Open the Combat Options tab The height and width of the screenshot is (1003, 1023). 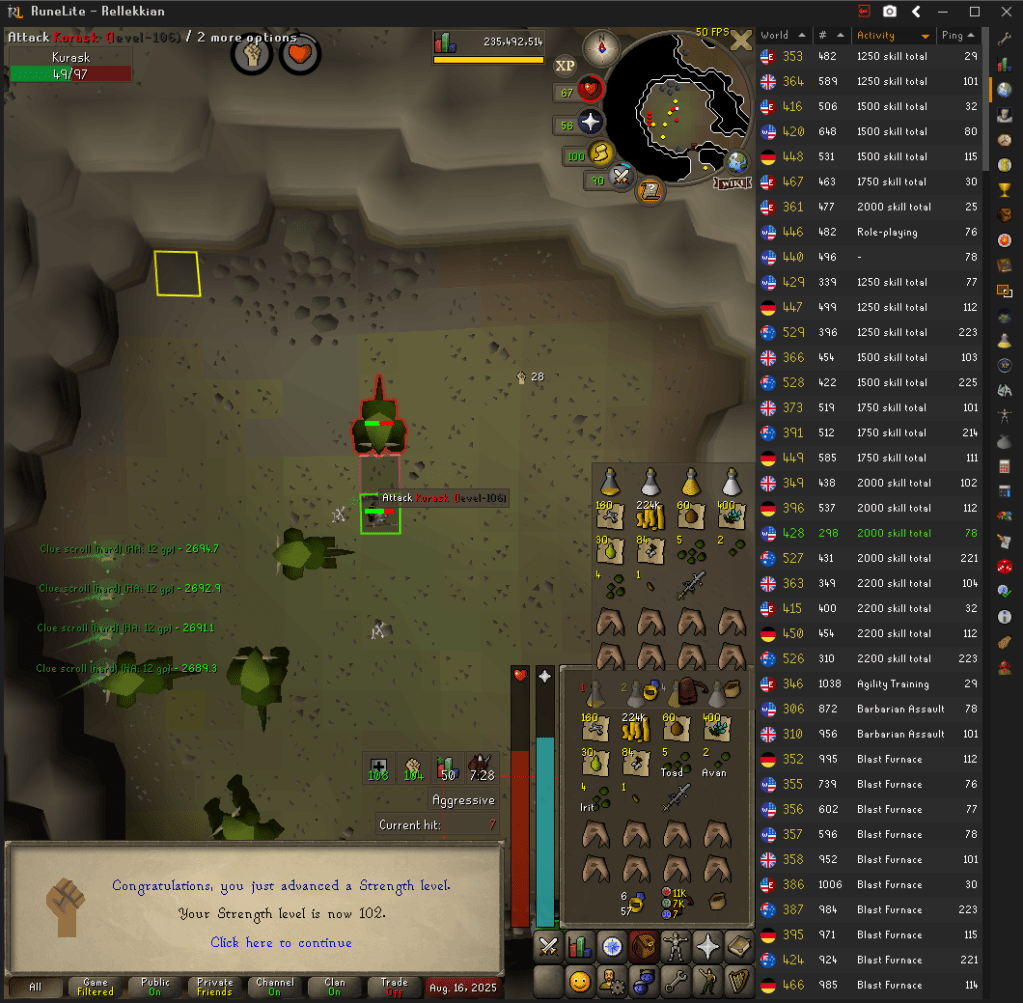(548, 945)
